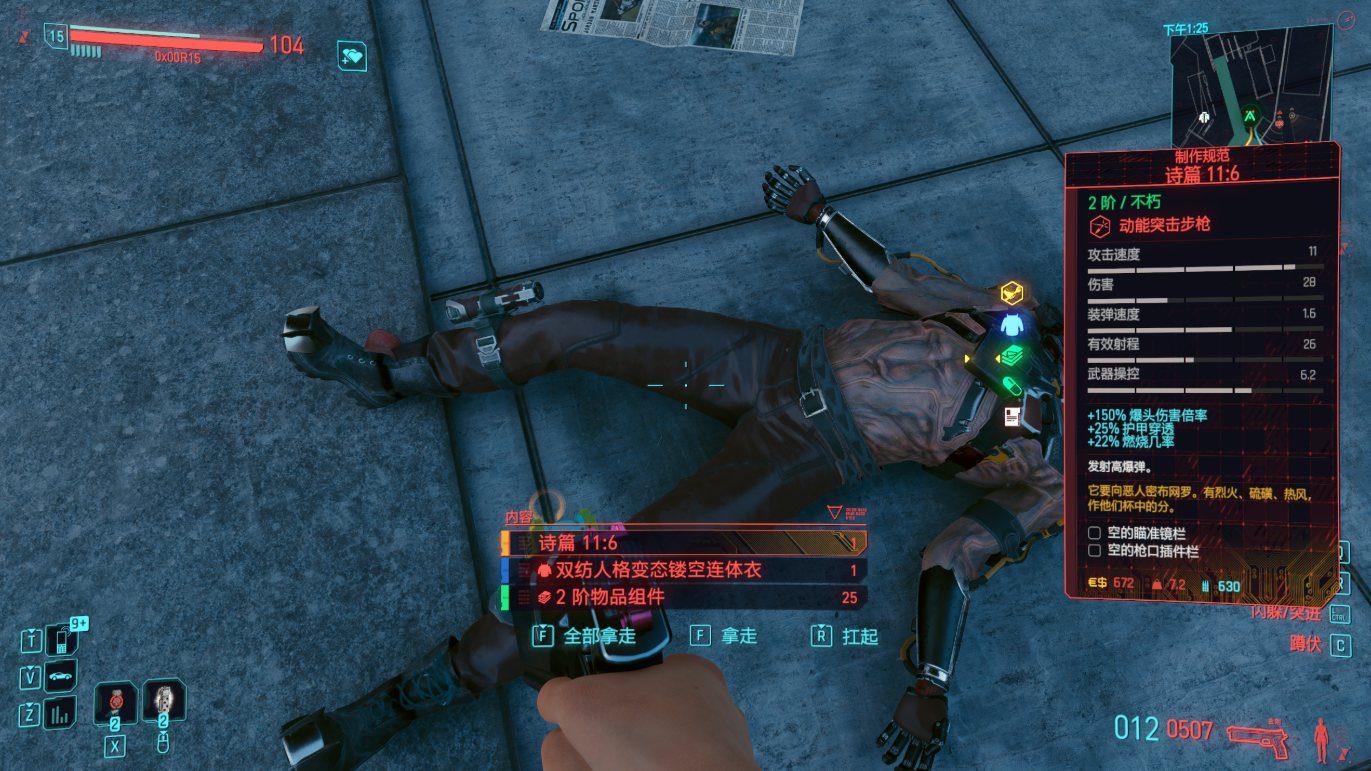The image size is (1371, 771).
Task: Choose the 双纺人格变态镂空连体衣 clothing item
Action: 683,570
